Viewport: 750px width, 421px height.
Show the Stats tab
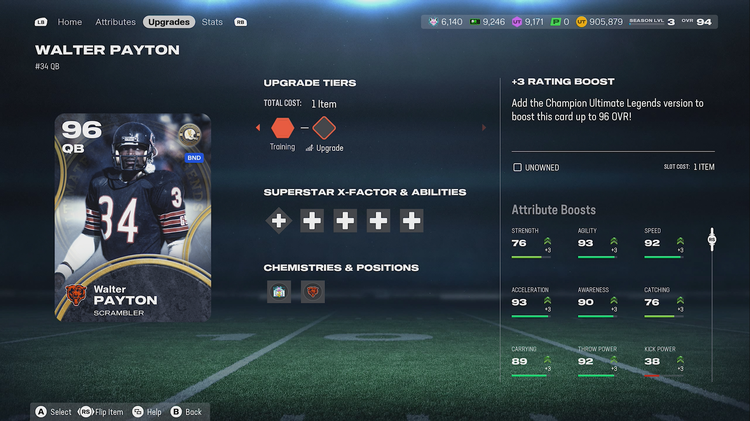212,21
